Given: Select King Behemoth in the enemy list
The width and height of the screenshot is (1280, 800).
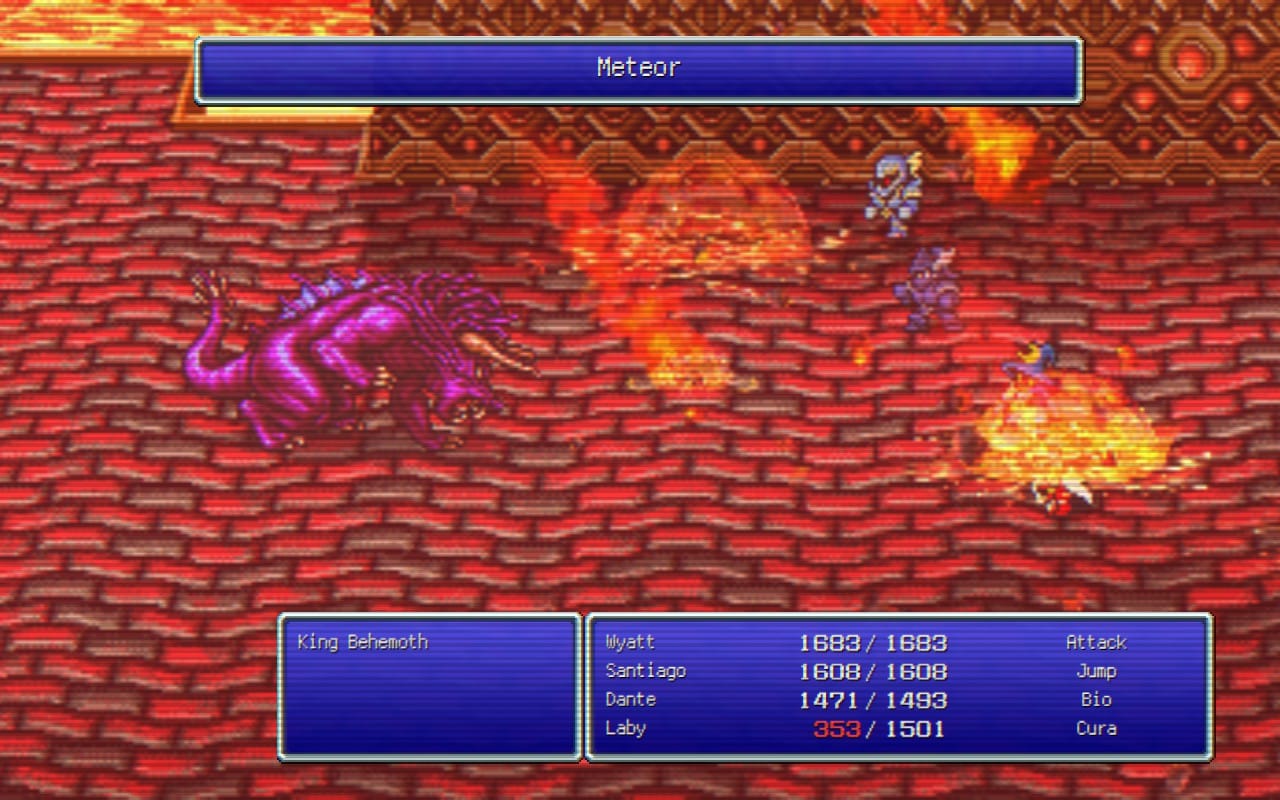Looking at the screenshot, I should [x=362, y=642].
